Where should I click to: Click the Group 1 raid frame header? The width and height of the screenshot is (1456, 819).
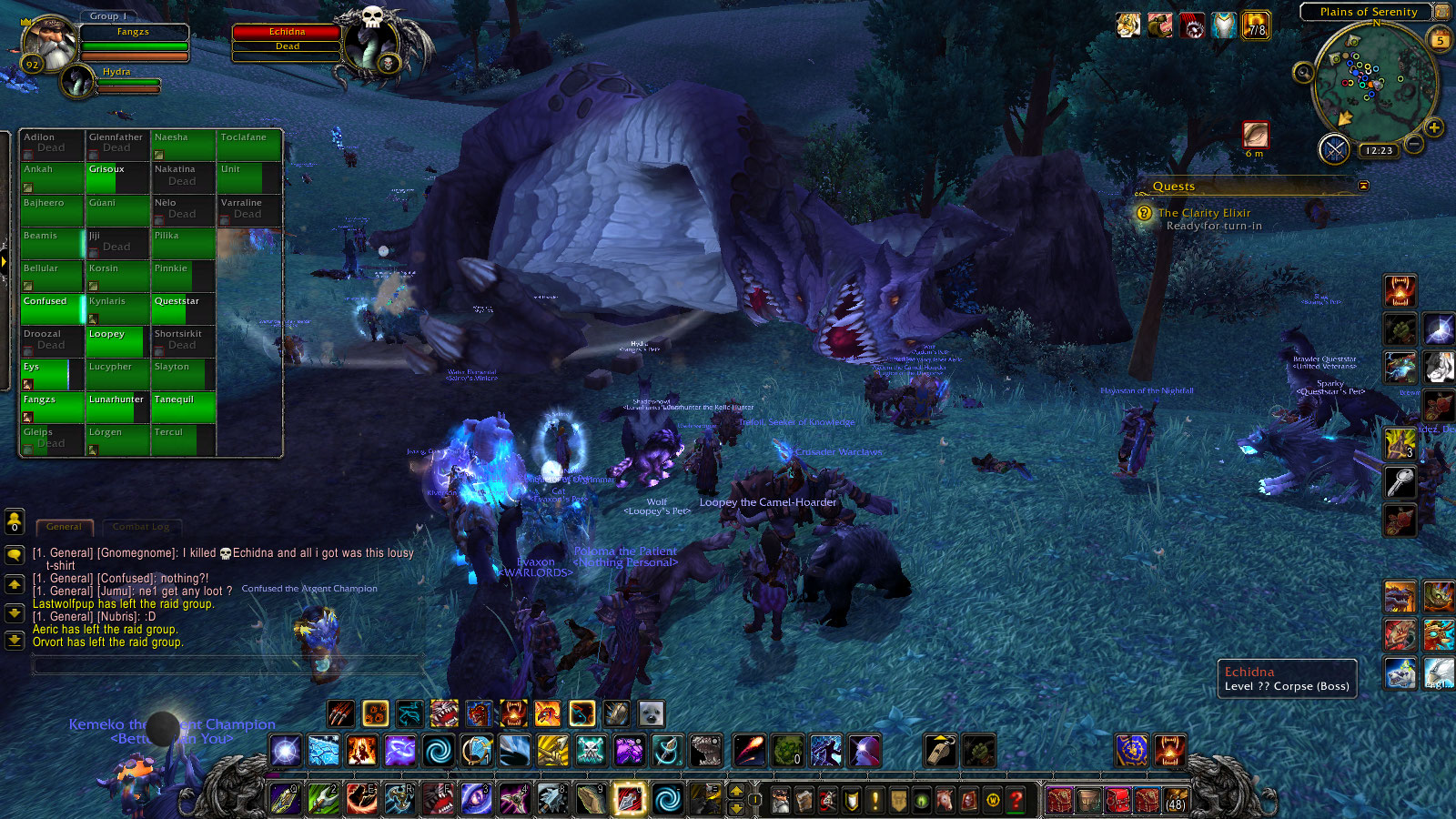pos(106,15)
